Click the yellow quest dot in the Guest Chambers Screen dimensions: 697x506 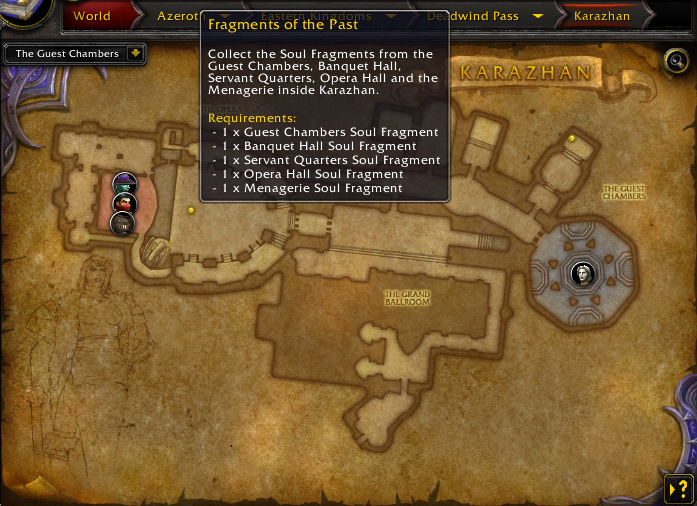point(572,139)
